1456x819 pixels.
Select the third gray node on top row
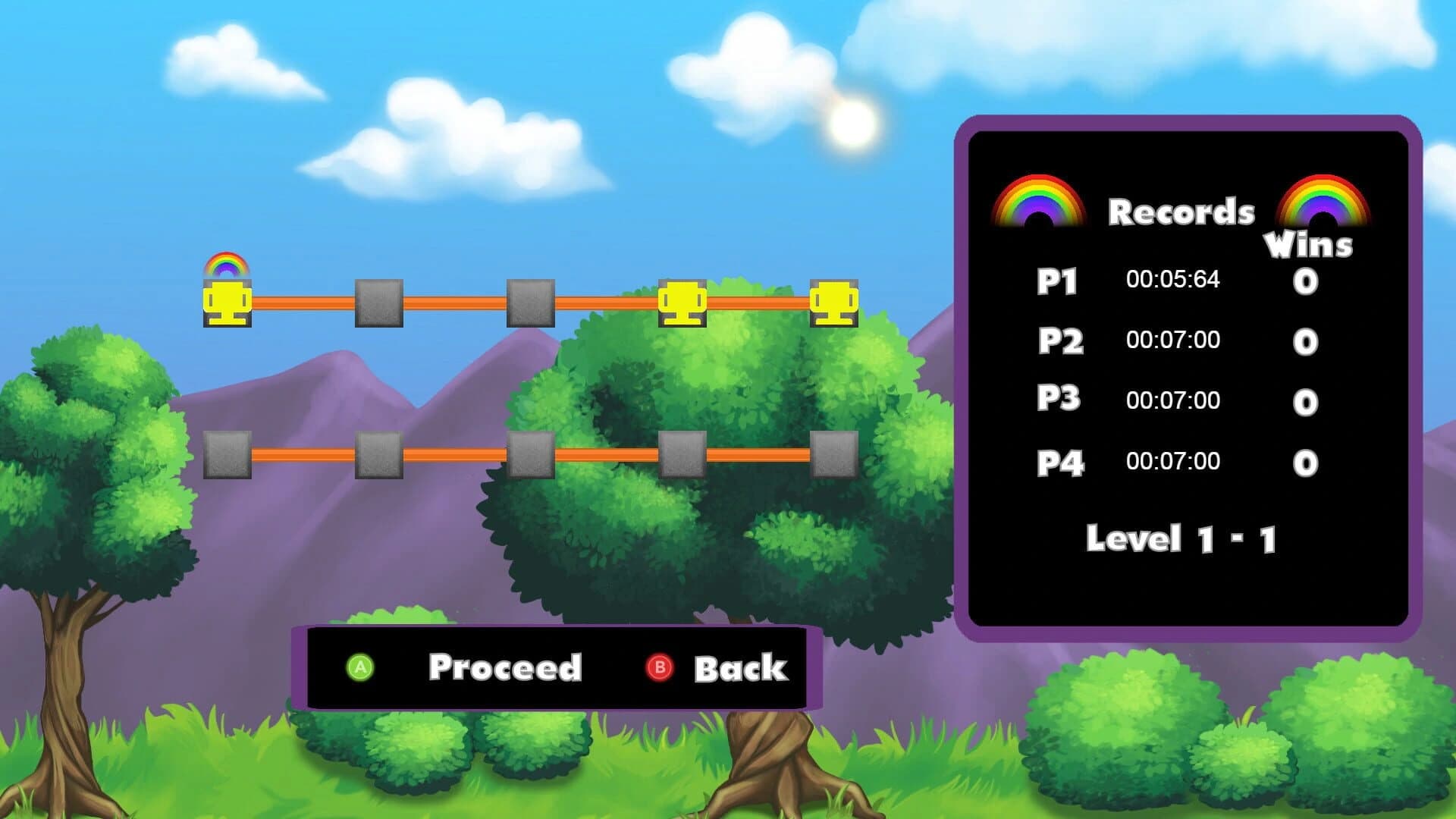click(x=531, y=303)
